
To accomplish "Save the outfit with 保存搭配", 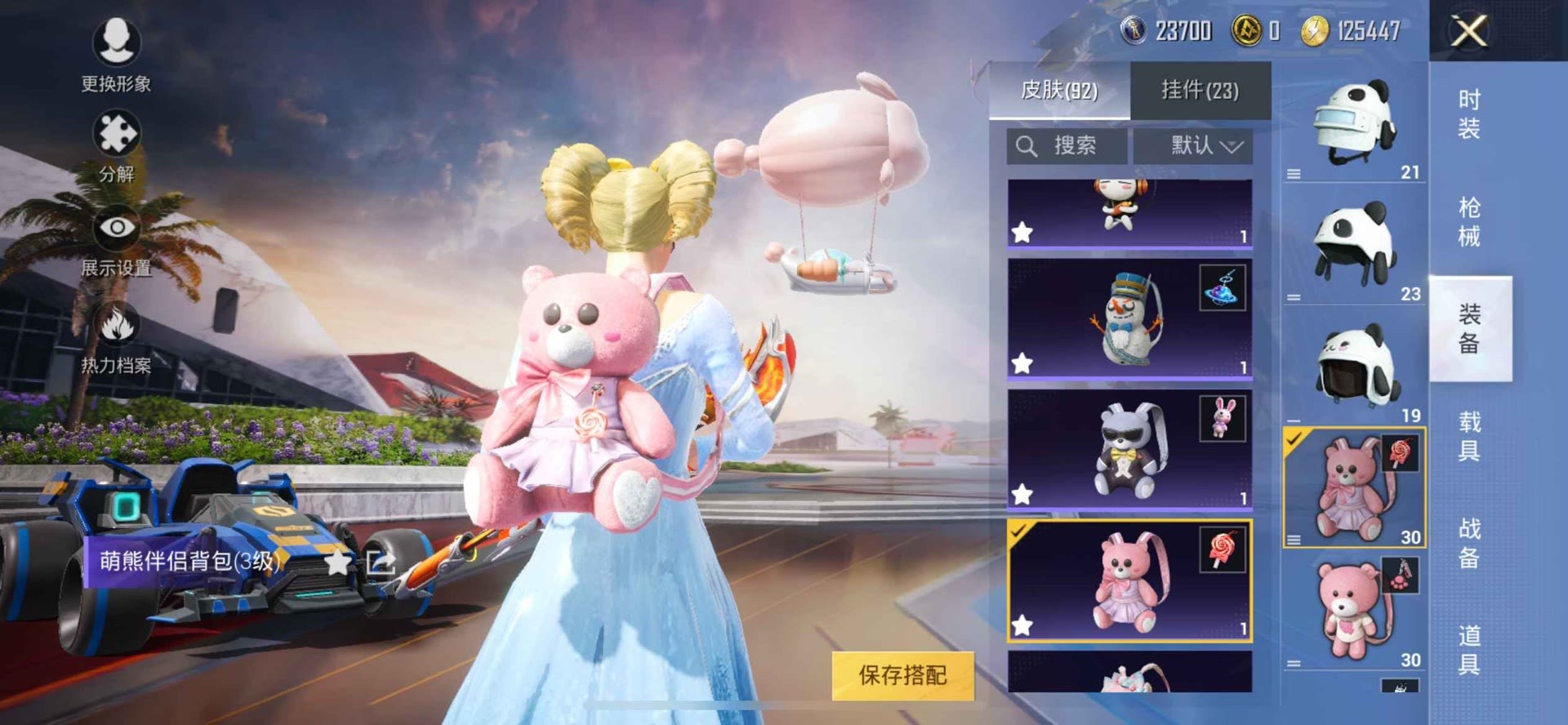I will click(x=902, y=675).
